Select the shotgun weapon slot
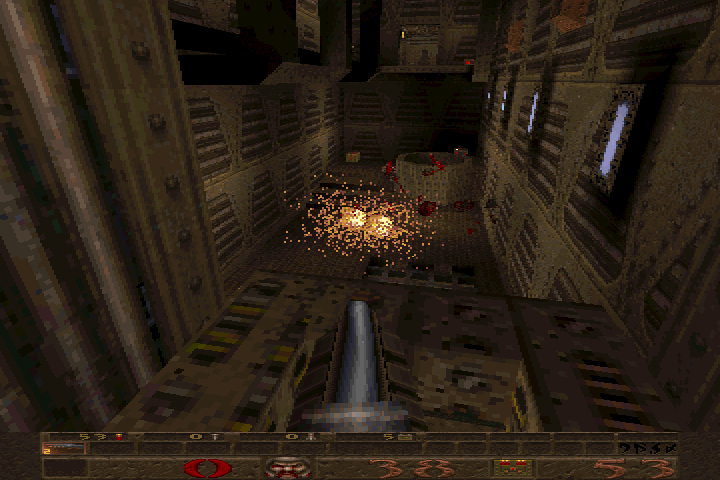The image size is (720, 480). pos(63,449)
